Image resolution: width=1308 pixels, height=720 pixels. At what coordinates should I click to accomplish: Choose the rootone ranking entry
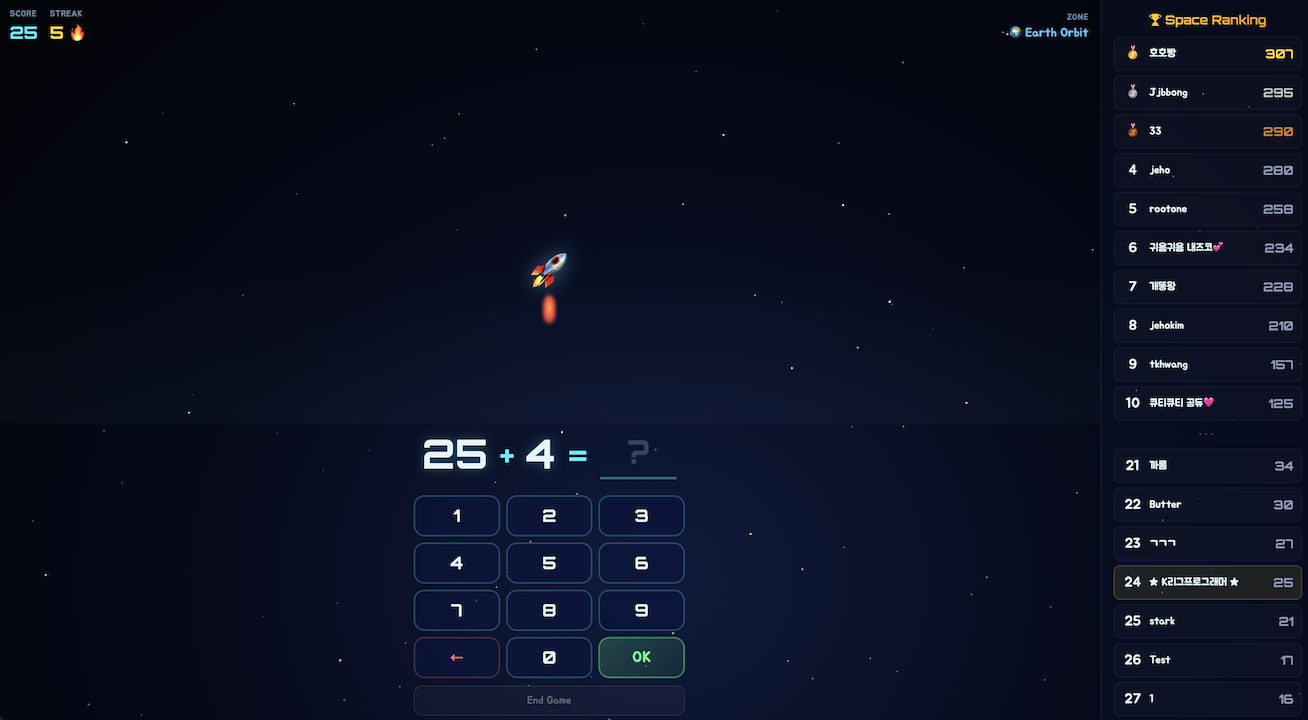pyautogui.click(x=1208, y=209)
